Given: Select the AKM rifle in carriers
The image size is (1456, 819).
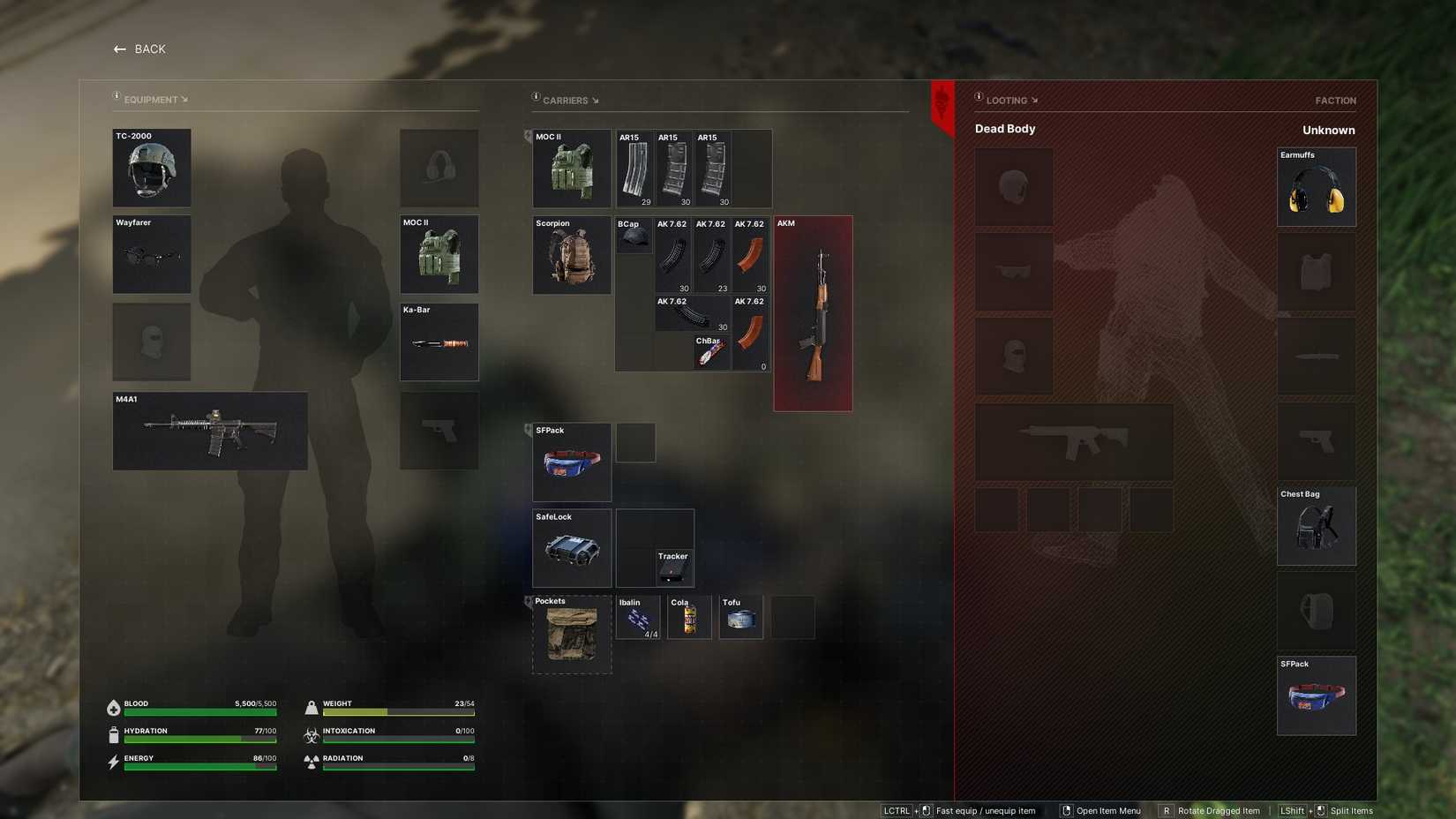Looking at the screenshot, I should pyautogui.click(x=812, y=312).
